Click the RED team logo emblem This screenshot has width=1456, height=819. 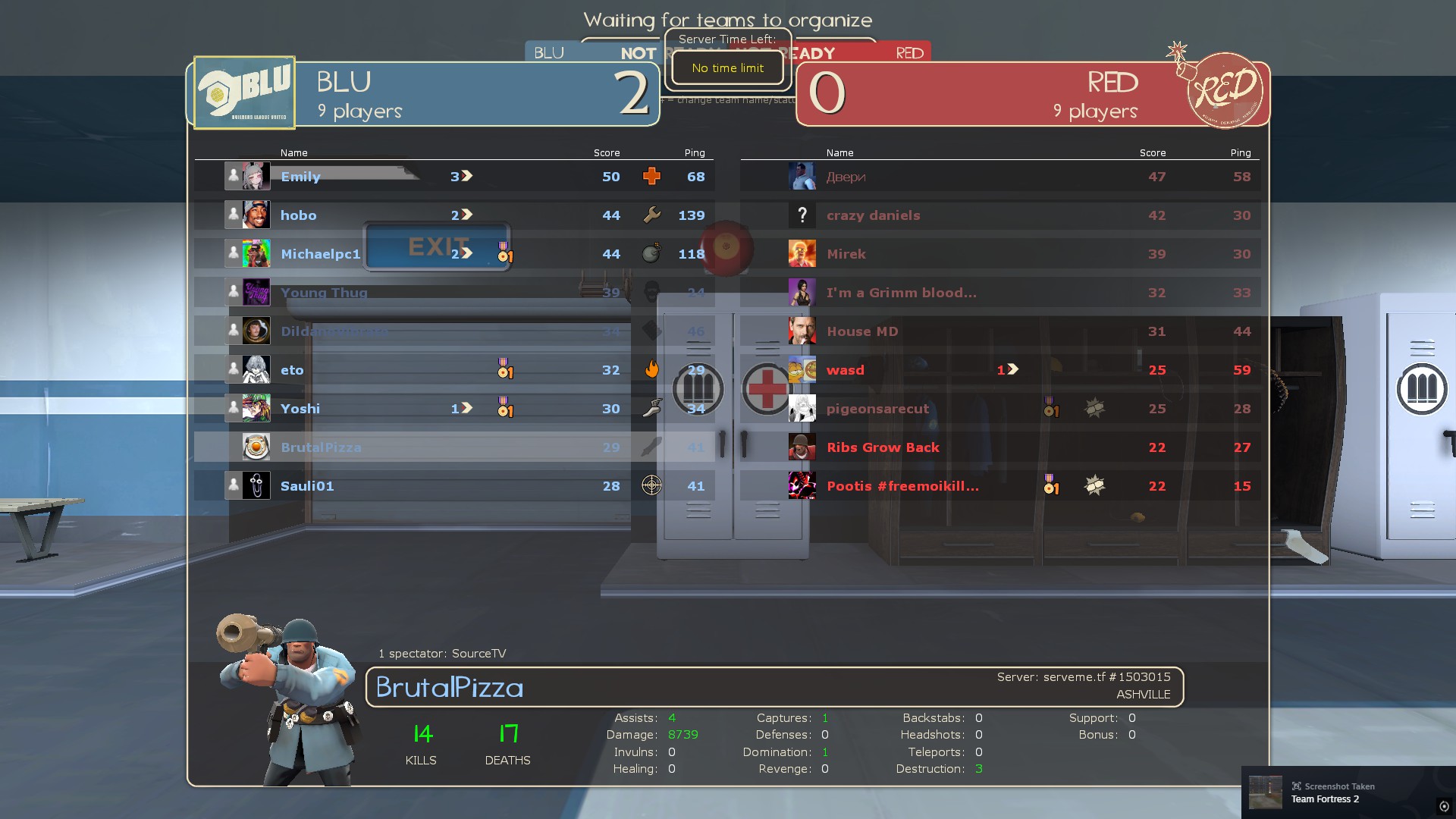pyautogui.click(x=1224, y=91)
